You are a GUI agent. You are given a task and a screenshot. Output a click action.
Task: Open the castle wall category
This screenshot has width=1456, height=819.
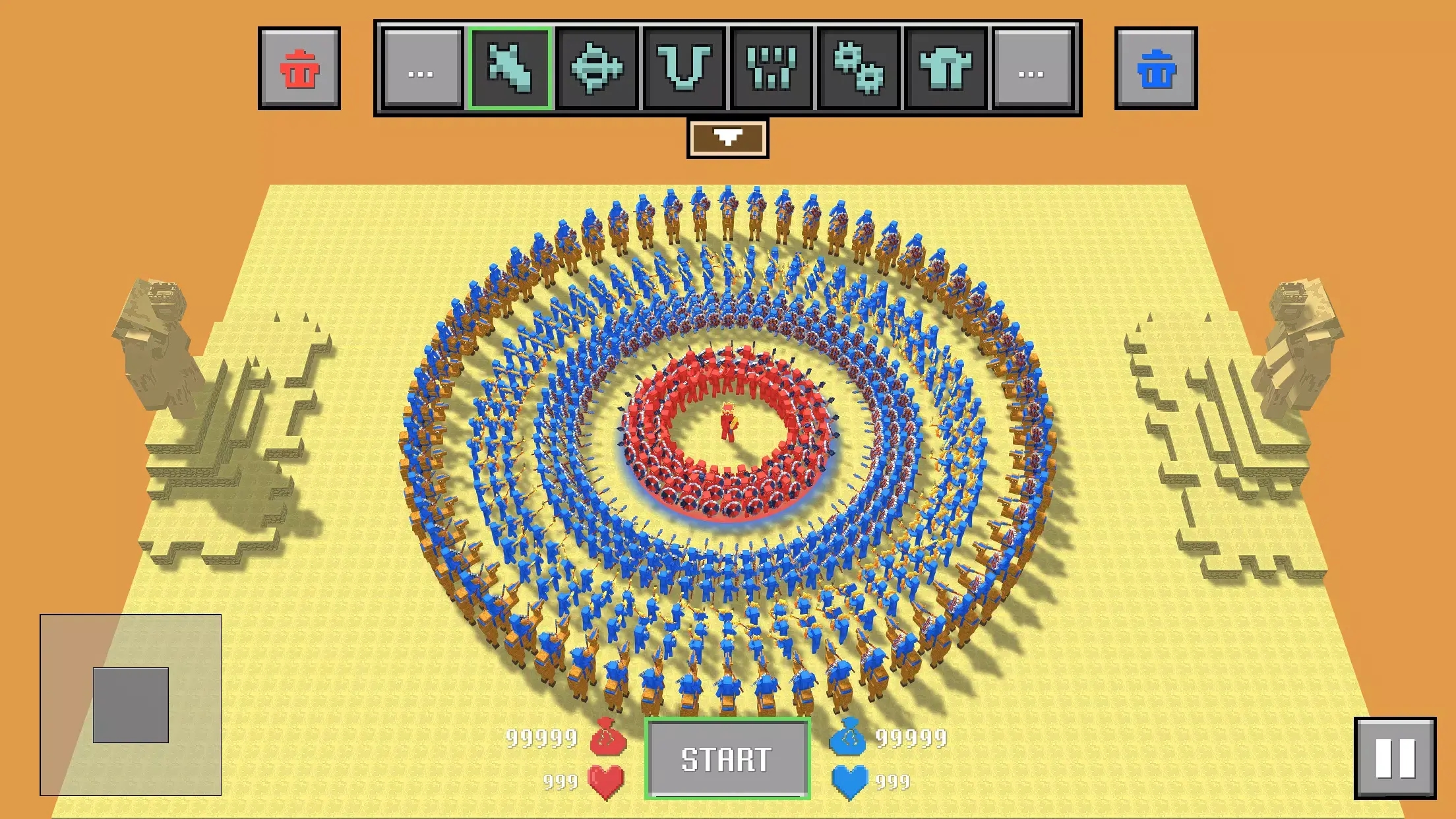click(772, 69)
